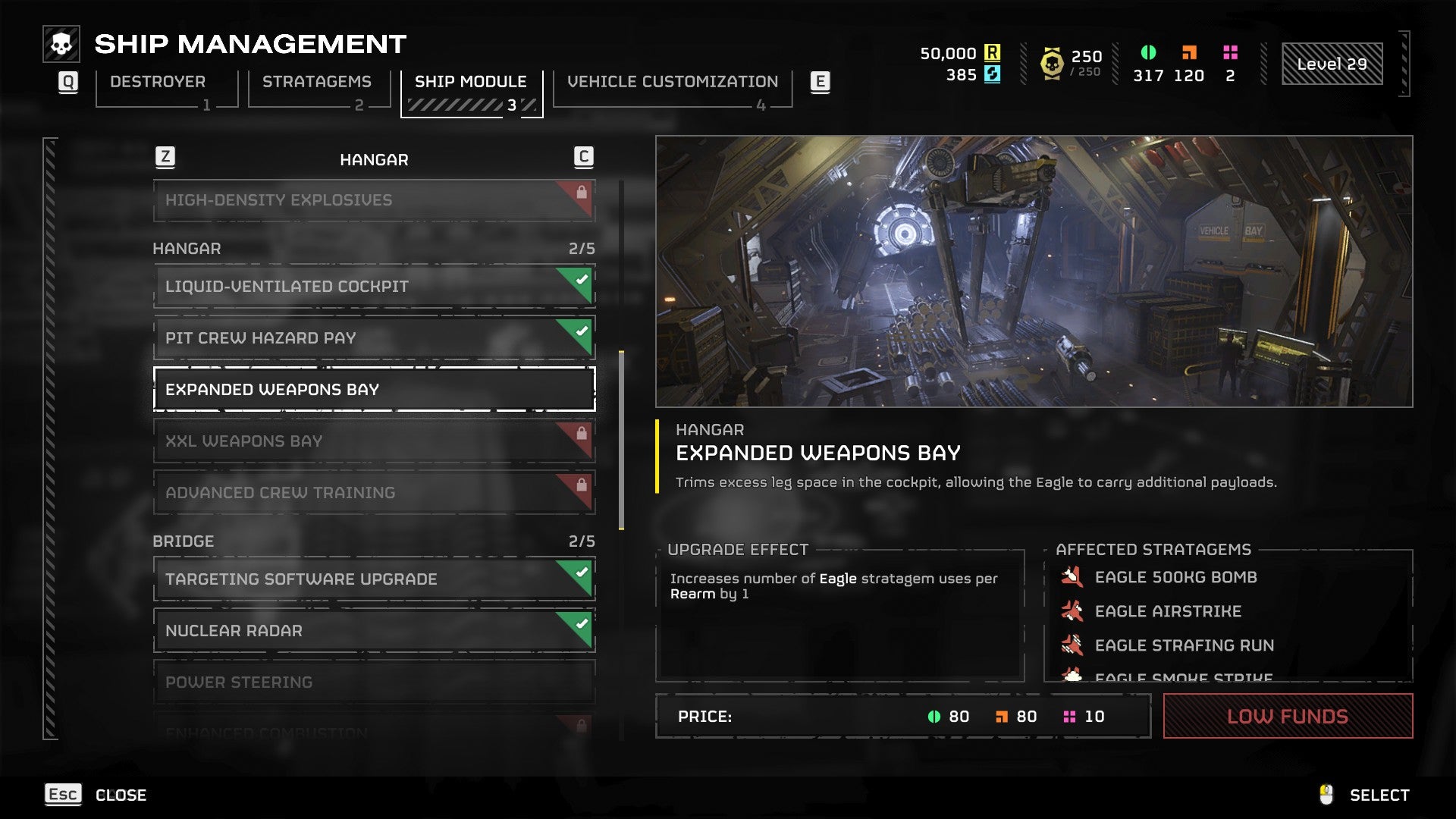Toggle the checkmark on Liquid-Ventilated Cockpit

coord(579,280)
